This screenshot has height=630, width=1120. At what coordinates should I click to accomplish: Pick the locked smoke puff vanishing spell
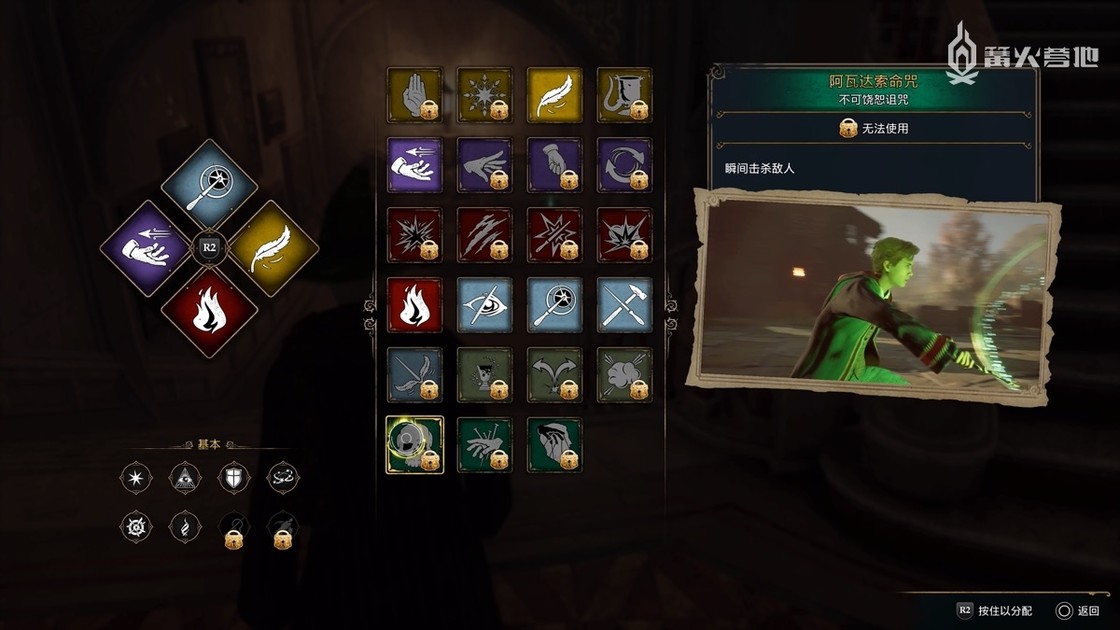pos(624,375)
